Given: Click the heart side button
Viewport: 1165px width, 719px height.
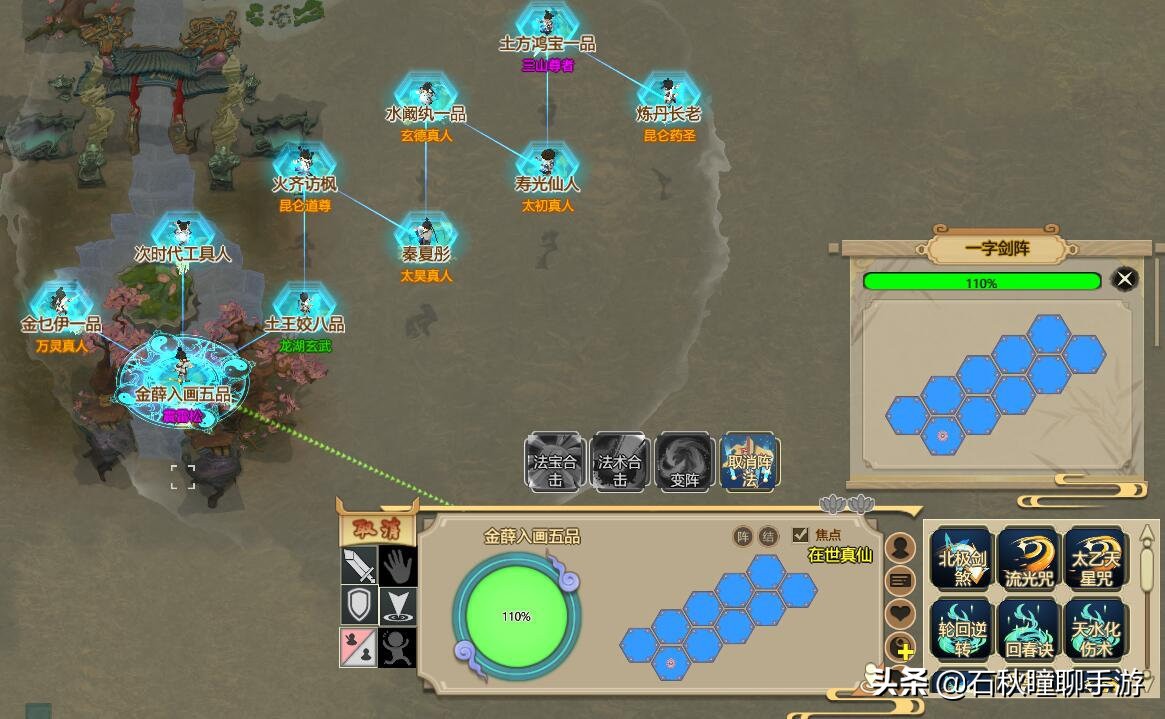Looking at the screenshot, I should pyautogui.click(x=901, y=613).
